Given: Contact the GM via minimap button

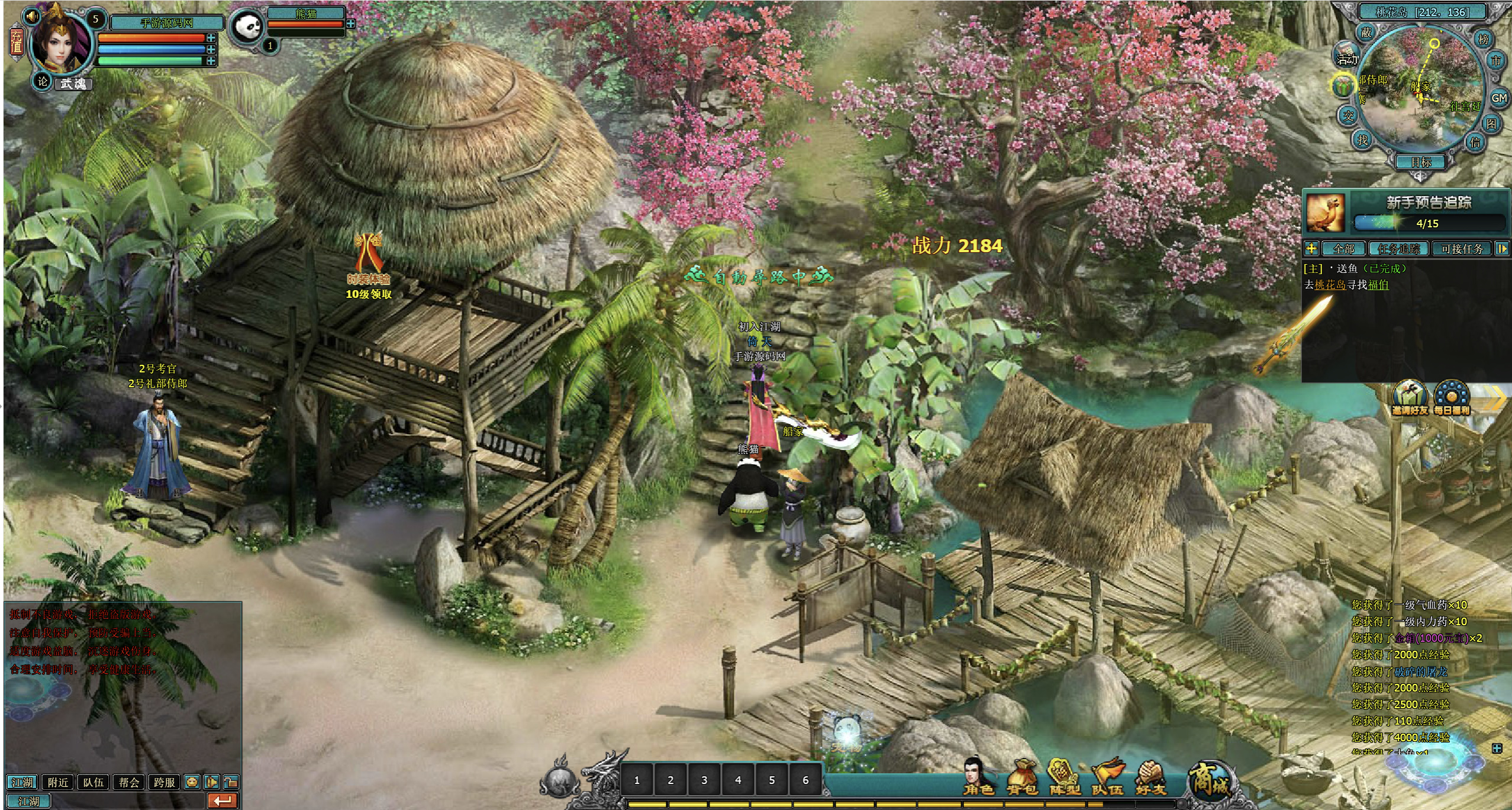Looking at the screenshot, I should [x=1498, y=98].
